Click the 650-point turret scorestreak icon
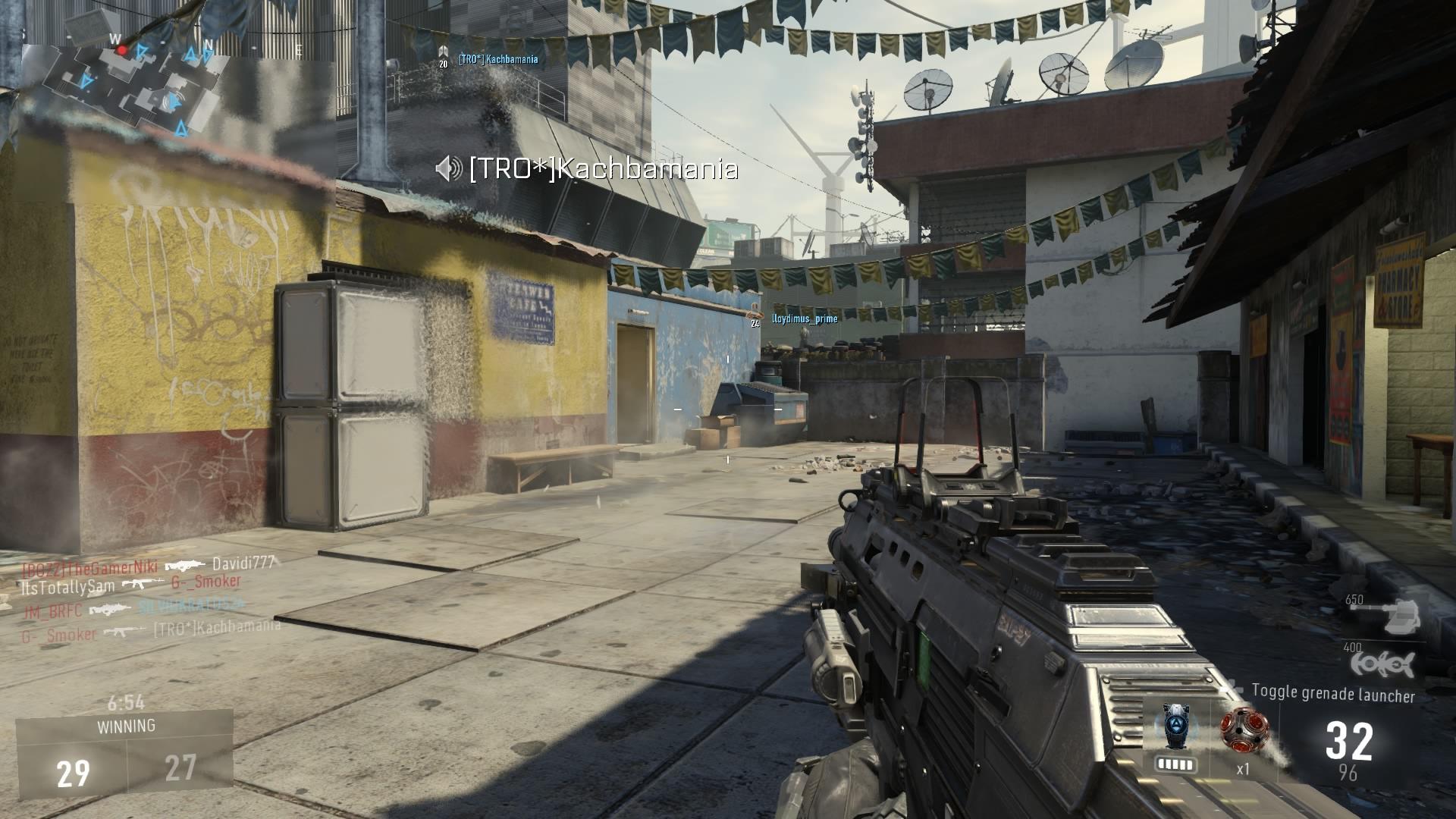Screen dimensions: 1456x819 (x=1398, y=615)
